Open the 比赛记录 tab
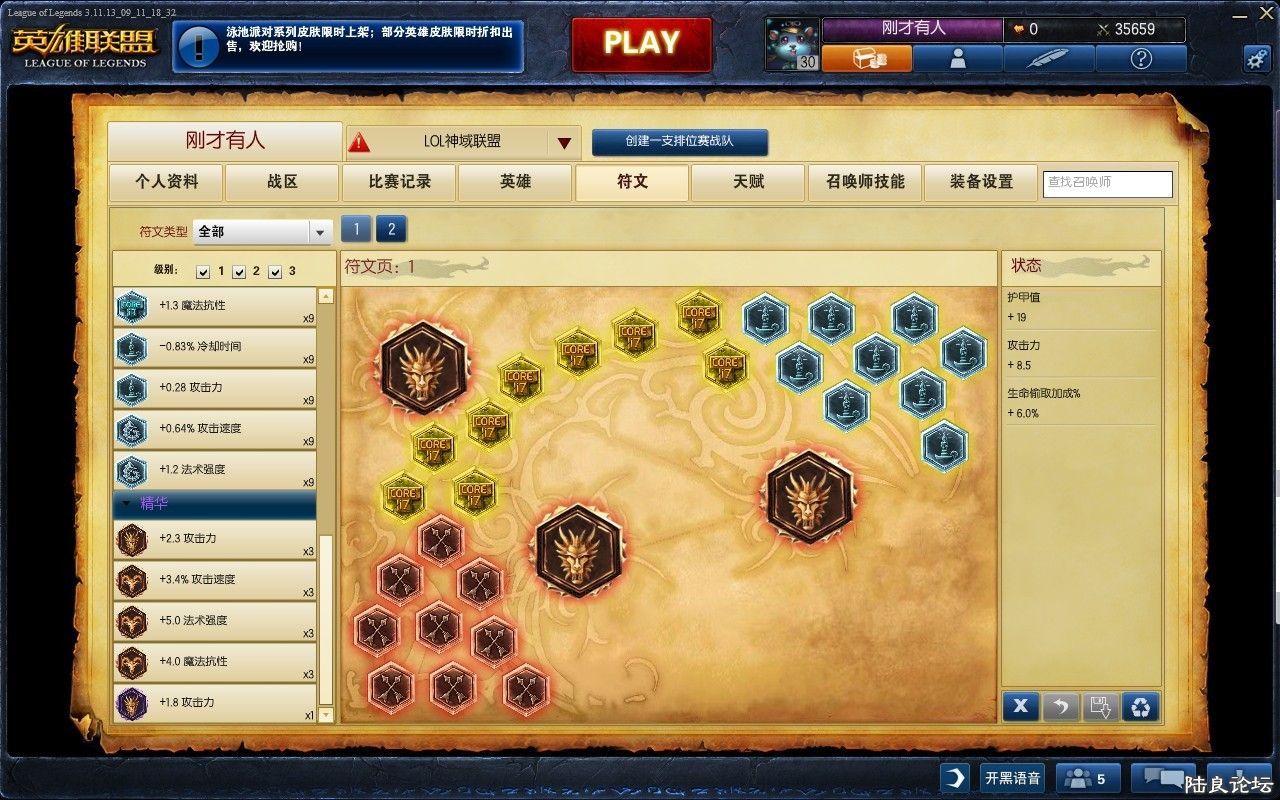Viewport: 1280px width, 800px height. [x=398, y=183]
